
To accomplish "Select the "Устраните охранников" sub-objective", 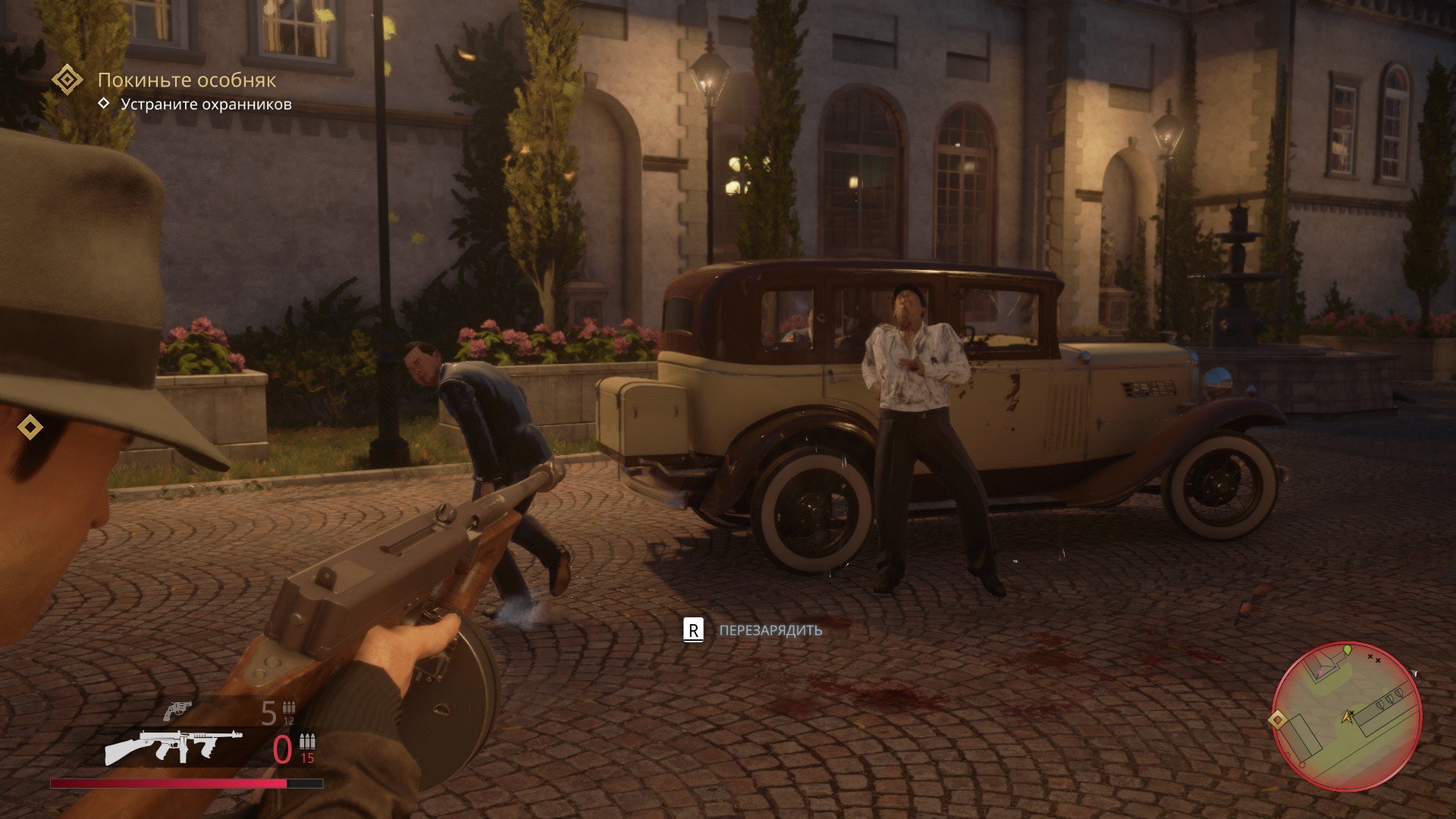I will pyautogui.click(x=206, y=105).
